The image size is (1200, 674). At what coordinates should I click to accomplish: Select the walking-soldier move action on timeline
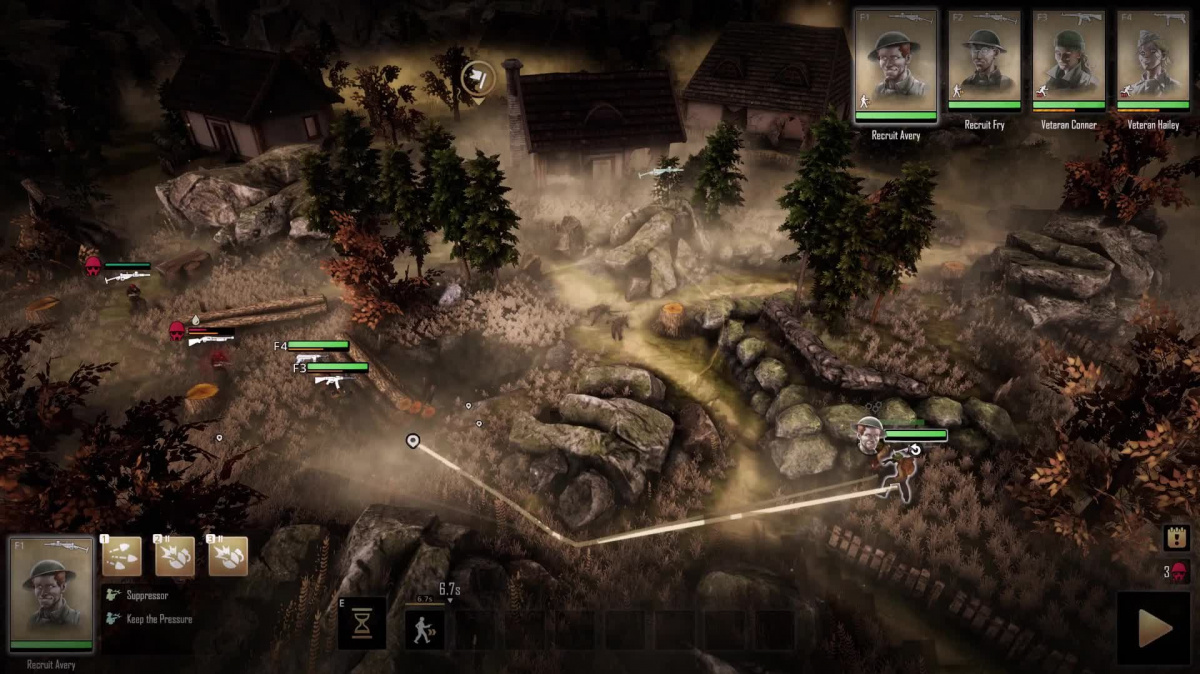coord(425,630)
